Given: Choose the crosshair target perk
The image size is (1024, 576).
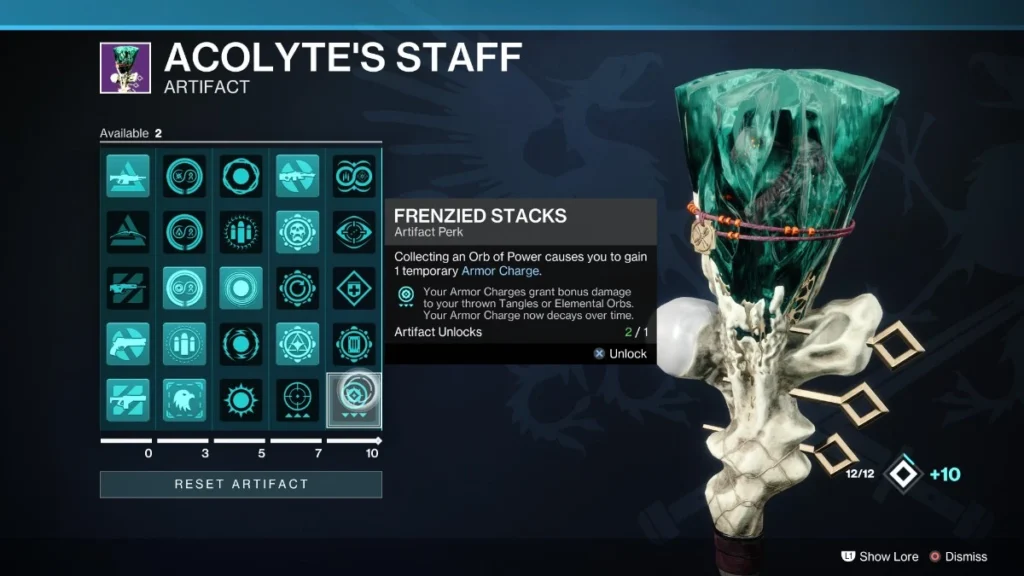Looking at the screenshot, I should pyautogui.click(x=297, y=400).
